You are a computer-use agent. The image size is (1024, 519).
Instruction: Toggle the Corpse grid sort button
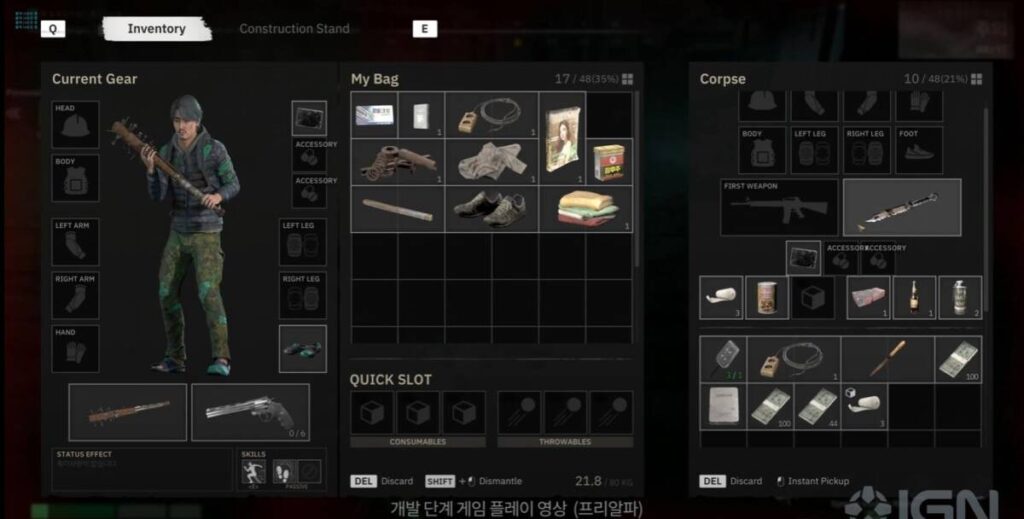[975, 79]
